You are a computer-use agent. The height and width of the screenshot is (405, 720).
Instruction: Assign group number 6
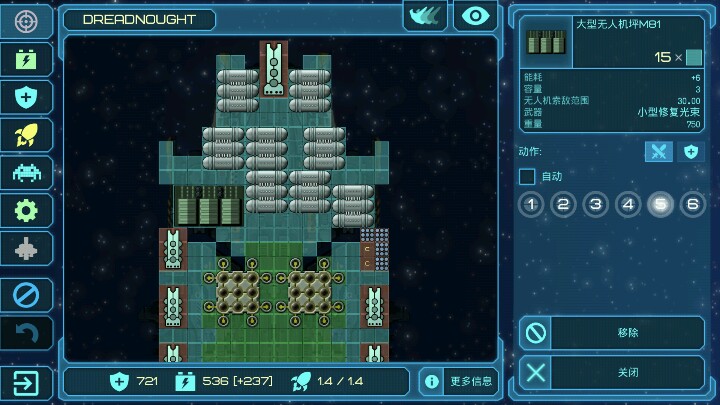[692, 205]
